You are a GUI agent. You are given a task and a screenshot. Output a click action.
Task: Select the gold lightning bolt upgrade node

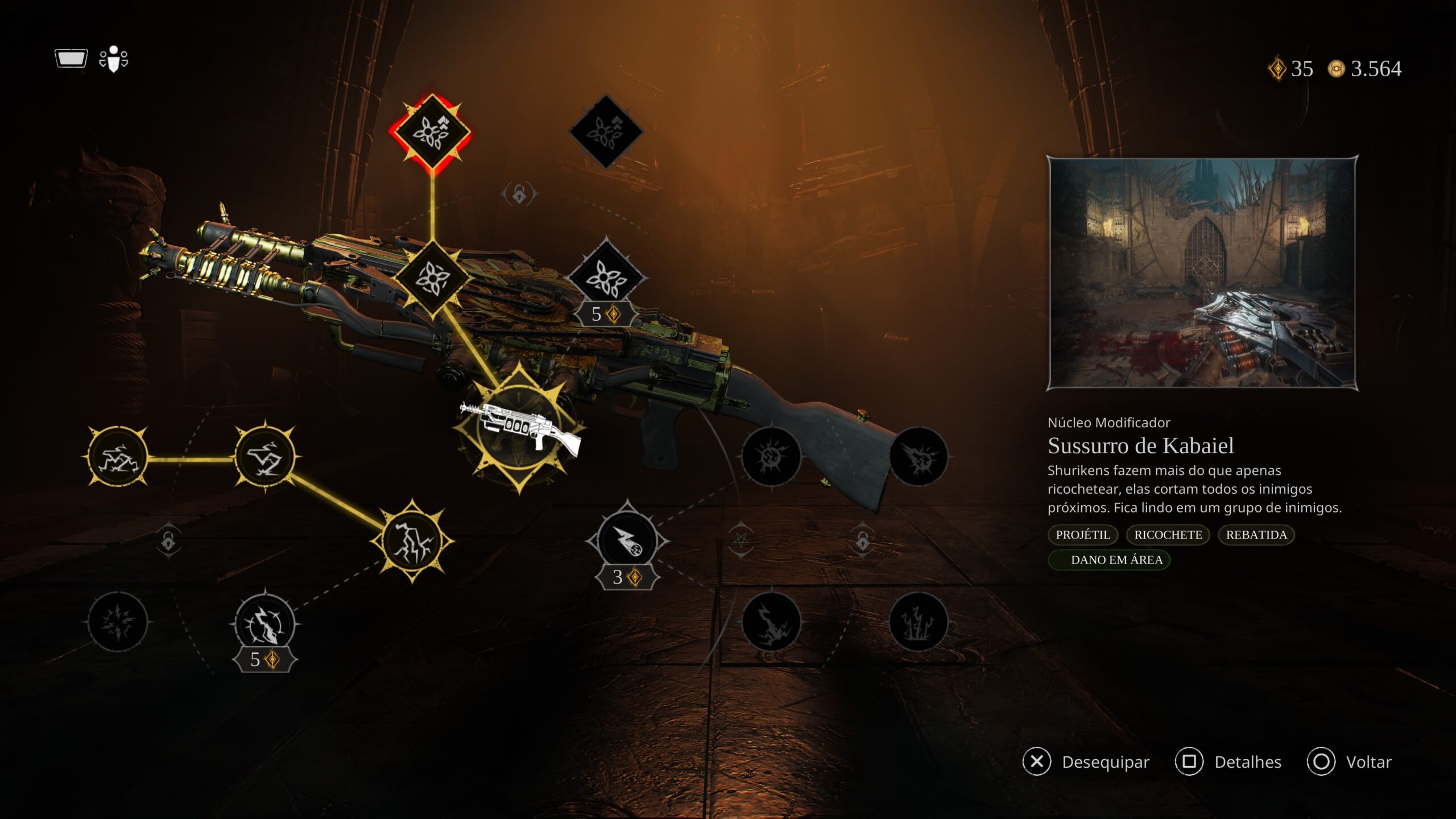(x=412, y=541)
